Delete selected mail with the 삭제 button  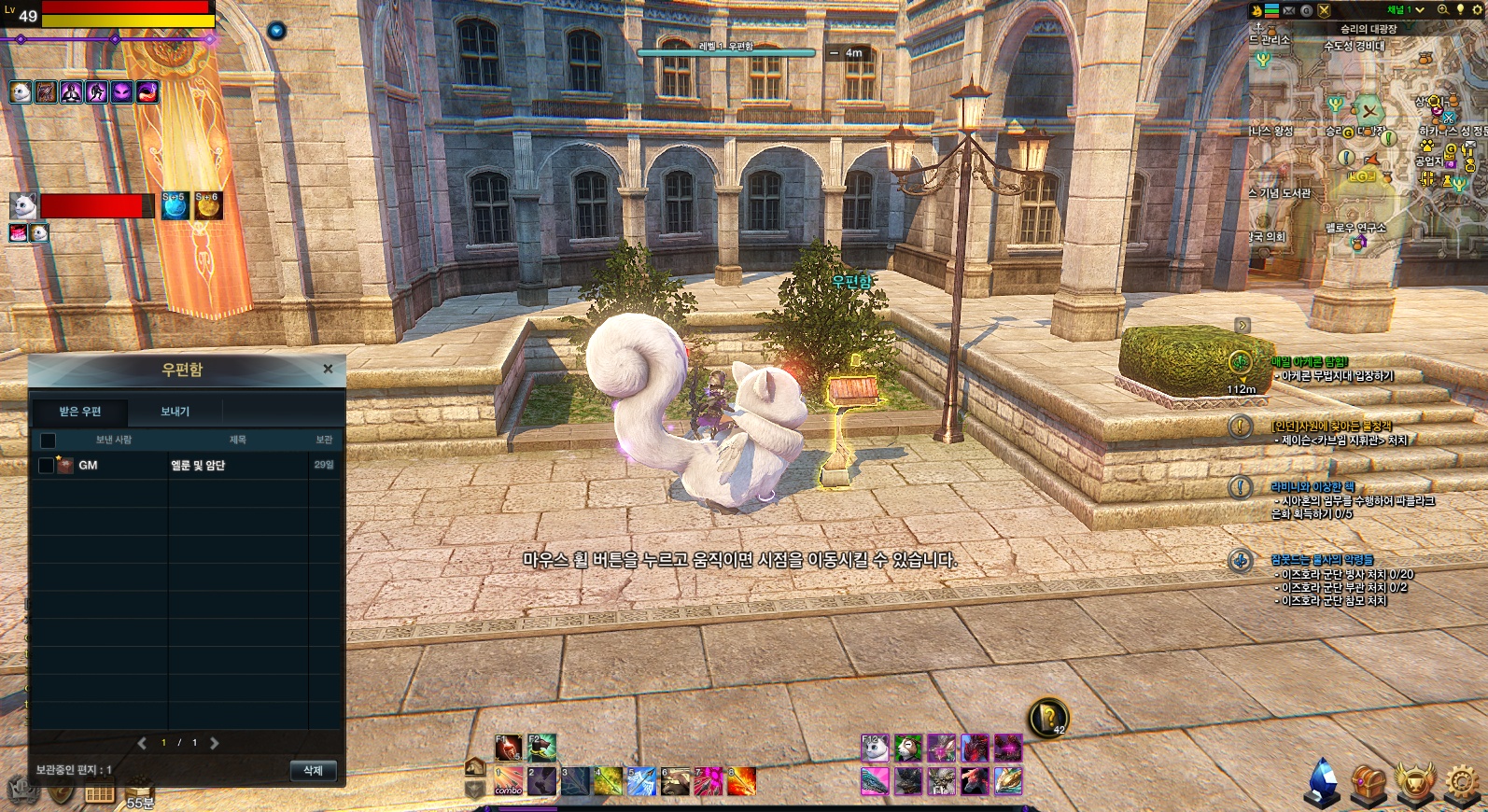(x=313, y=771)
